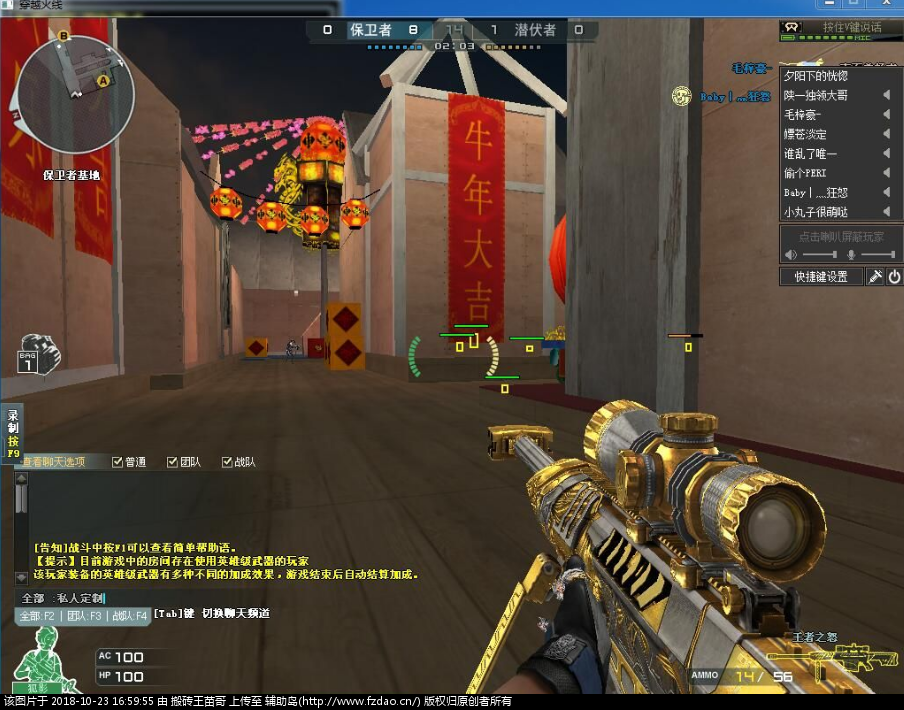The height and width of the screenshot is (710, 904).
Task: Click the chat log scroll-down arrow
Action: (21, 577)
